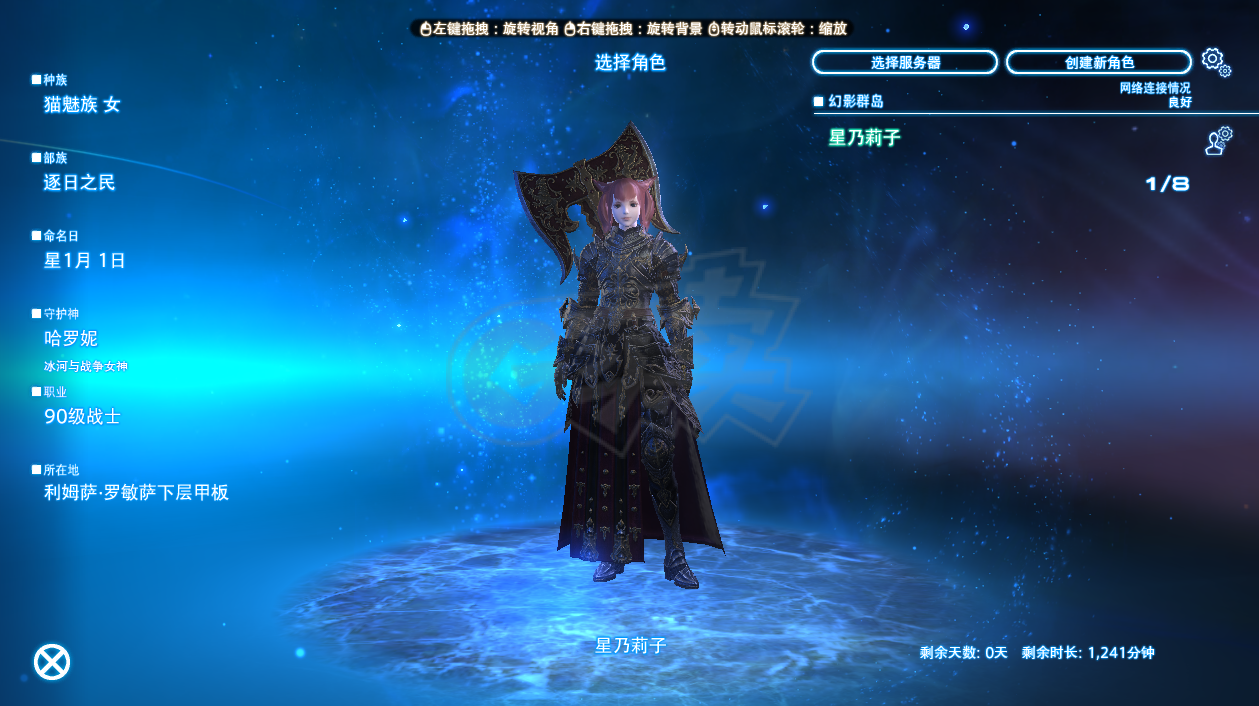Image resolution: width=1259 pixels, height=706 pixels.
Task: Click the 创建新角色 button
Action: (1098, 62)
